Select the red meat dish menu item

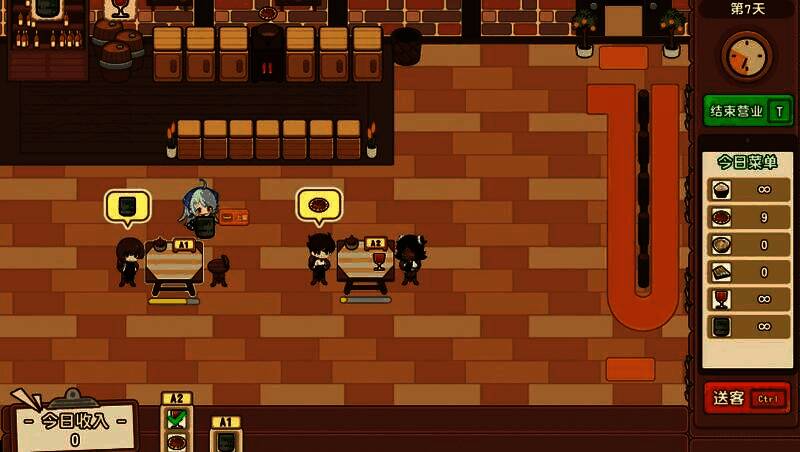[720, 217]
